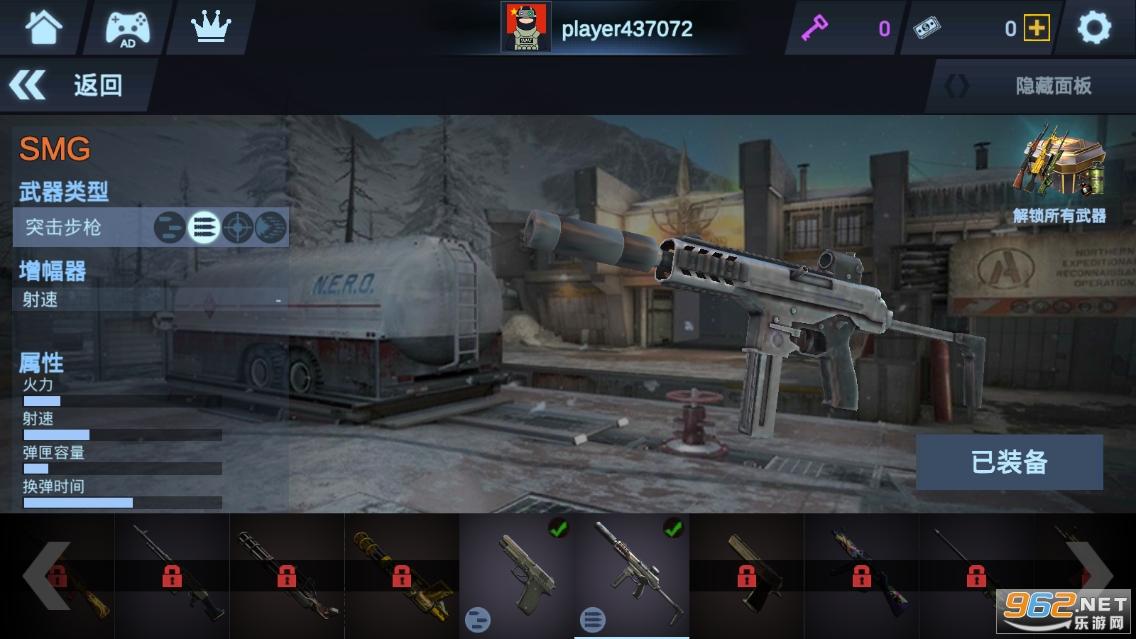Select the locked colorful graffiti rifle
1136x639 pixels.
pyautogui.click(x=861, y=575)
